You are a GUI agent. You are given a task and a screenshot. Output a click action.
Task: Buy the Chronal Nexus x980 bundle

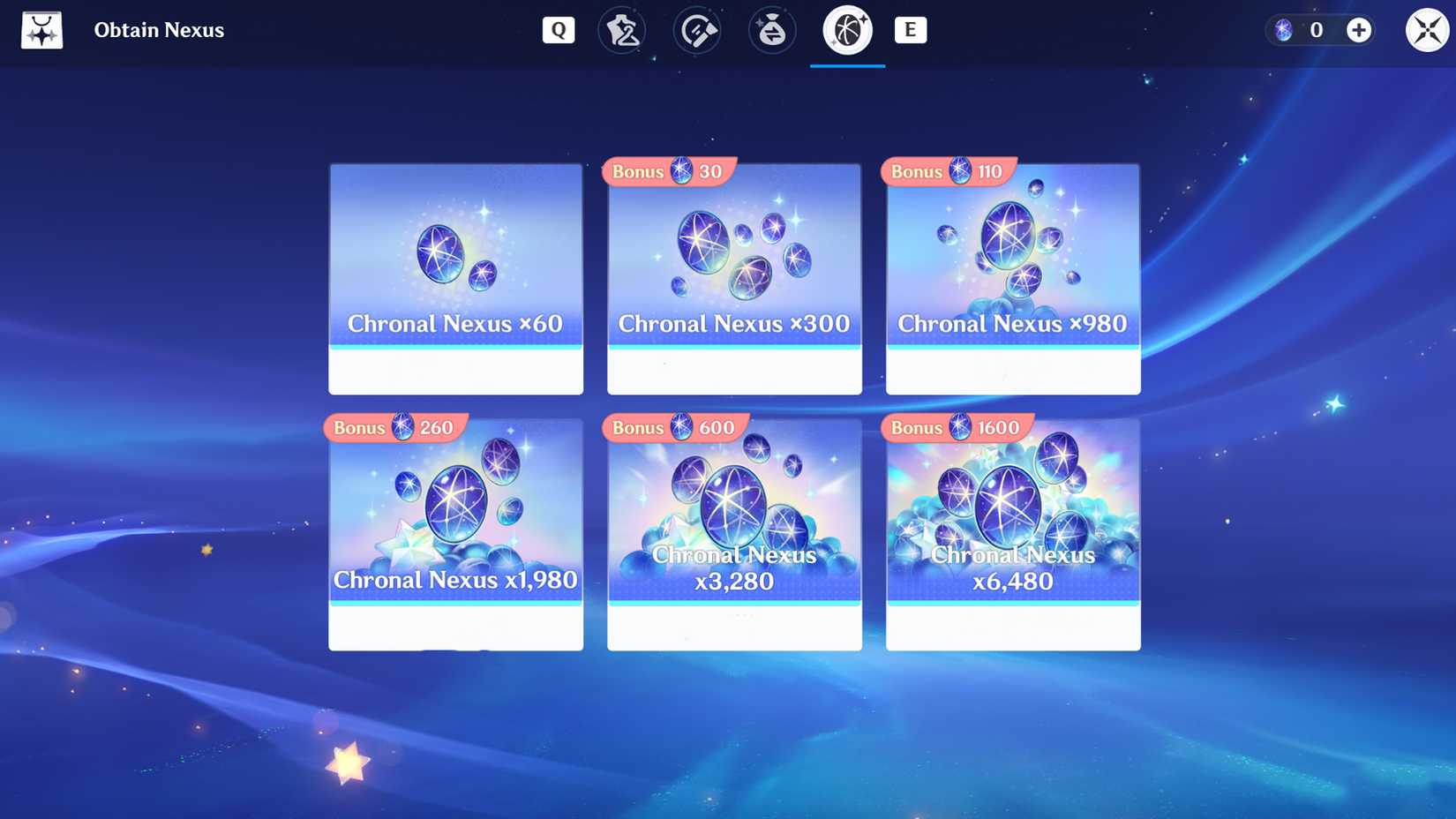tap(1012, 278)
